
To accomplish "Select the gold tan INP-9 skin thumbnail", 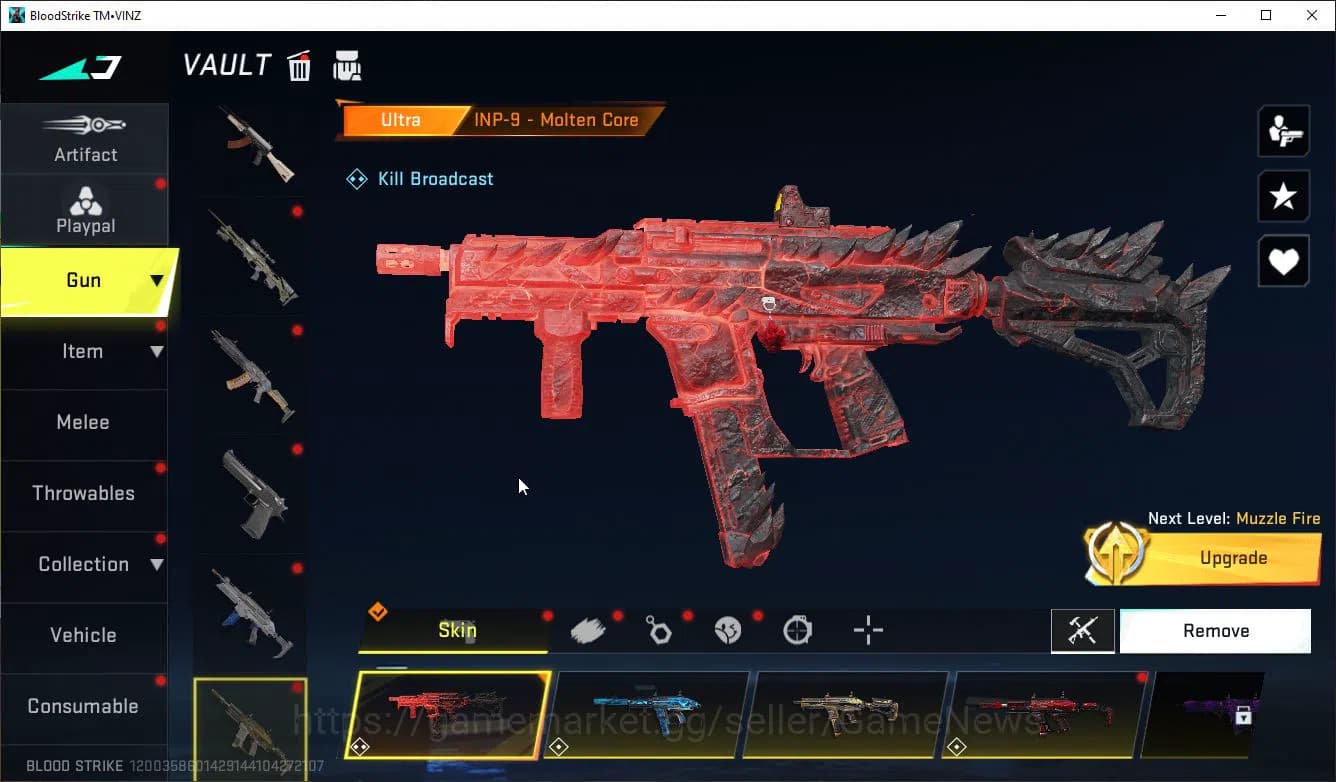I will 847,714.
